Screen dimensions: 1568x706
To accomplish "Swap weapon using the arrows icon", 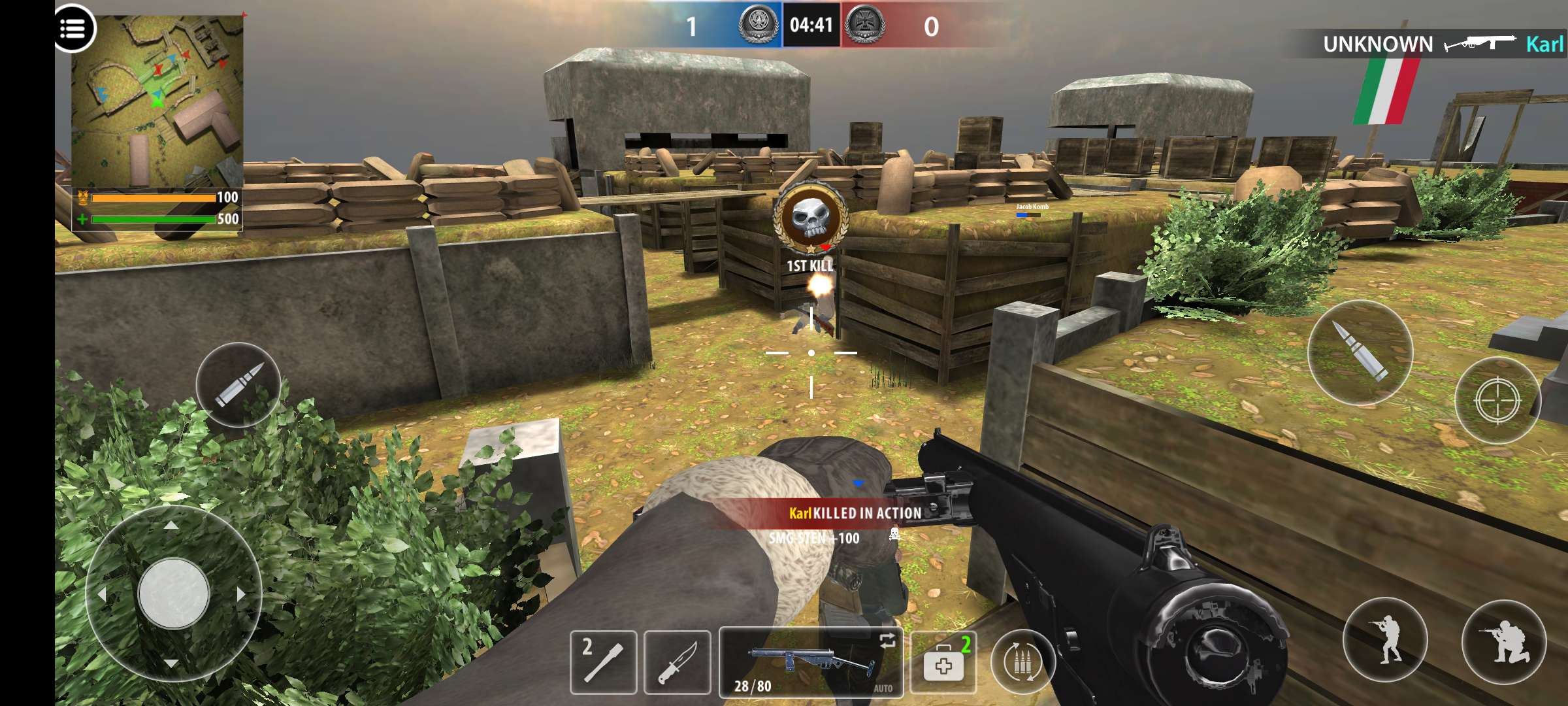I will 887,641.
